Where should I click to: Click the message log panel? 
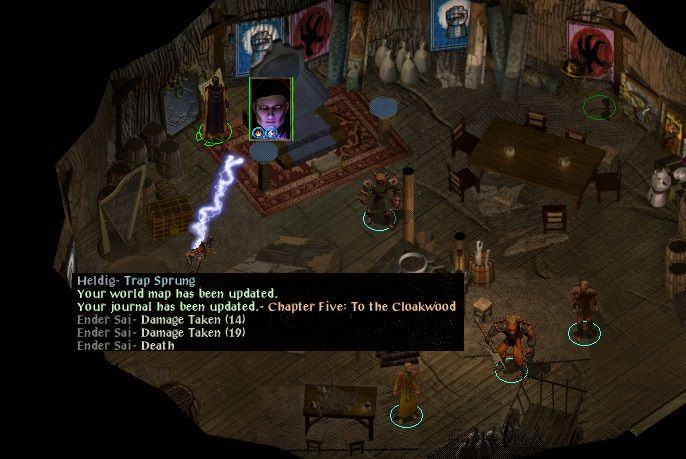(268, 311)
